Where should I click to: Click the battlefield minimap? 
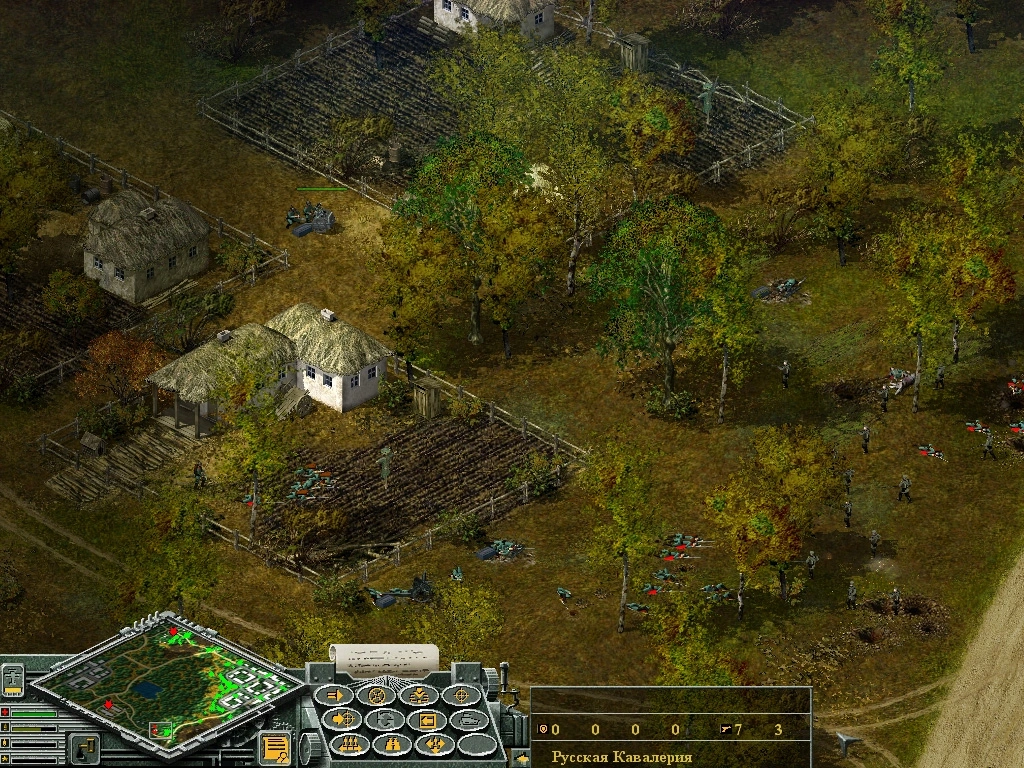pos(167,681)
